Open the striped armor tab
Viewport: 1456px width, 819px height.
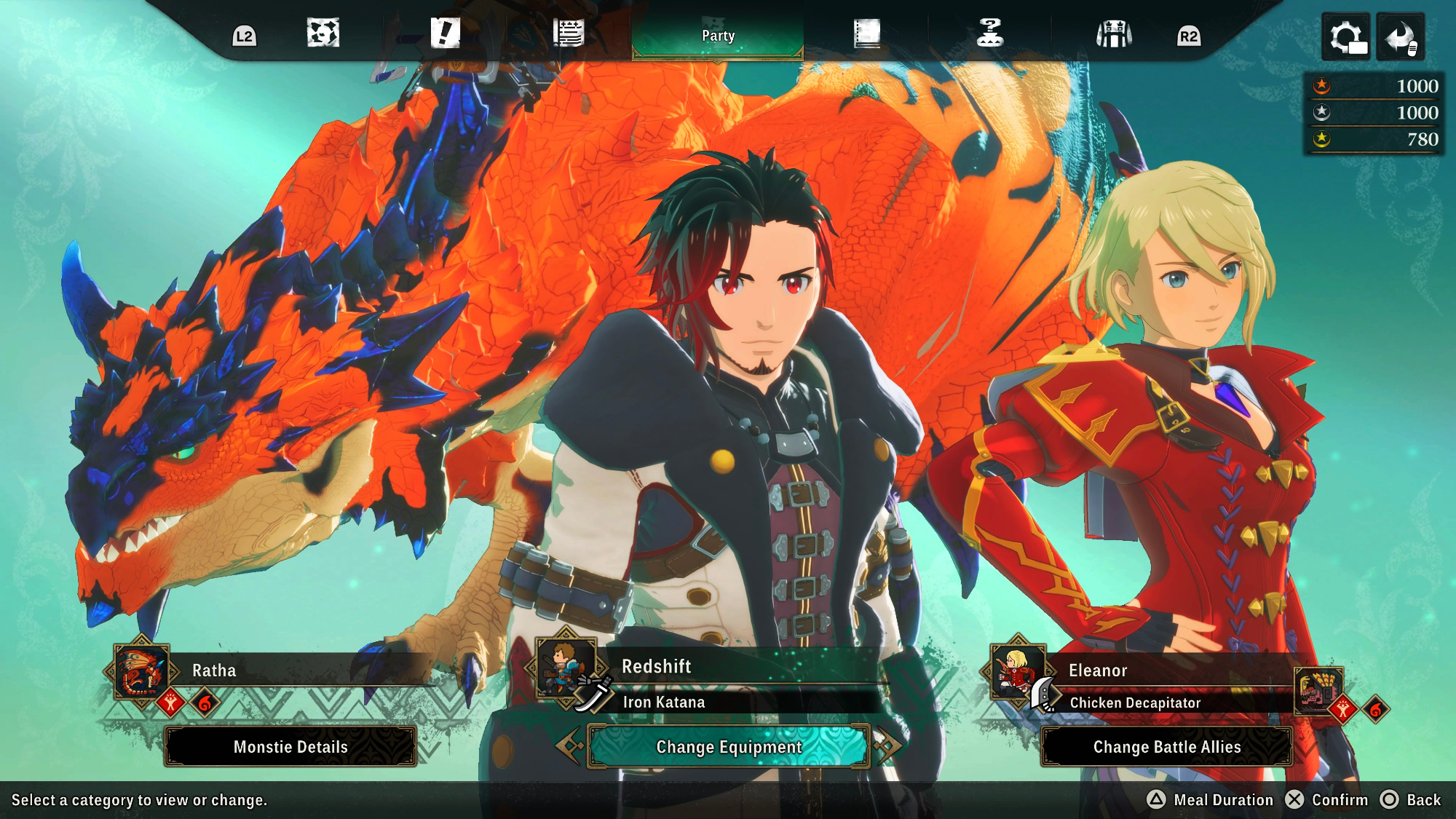[1114, 33]
